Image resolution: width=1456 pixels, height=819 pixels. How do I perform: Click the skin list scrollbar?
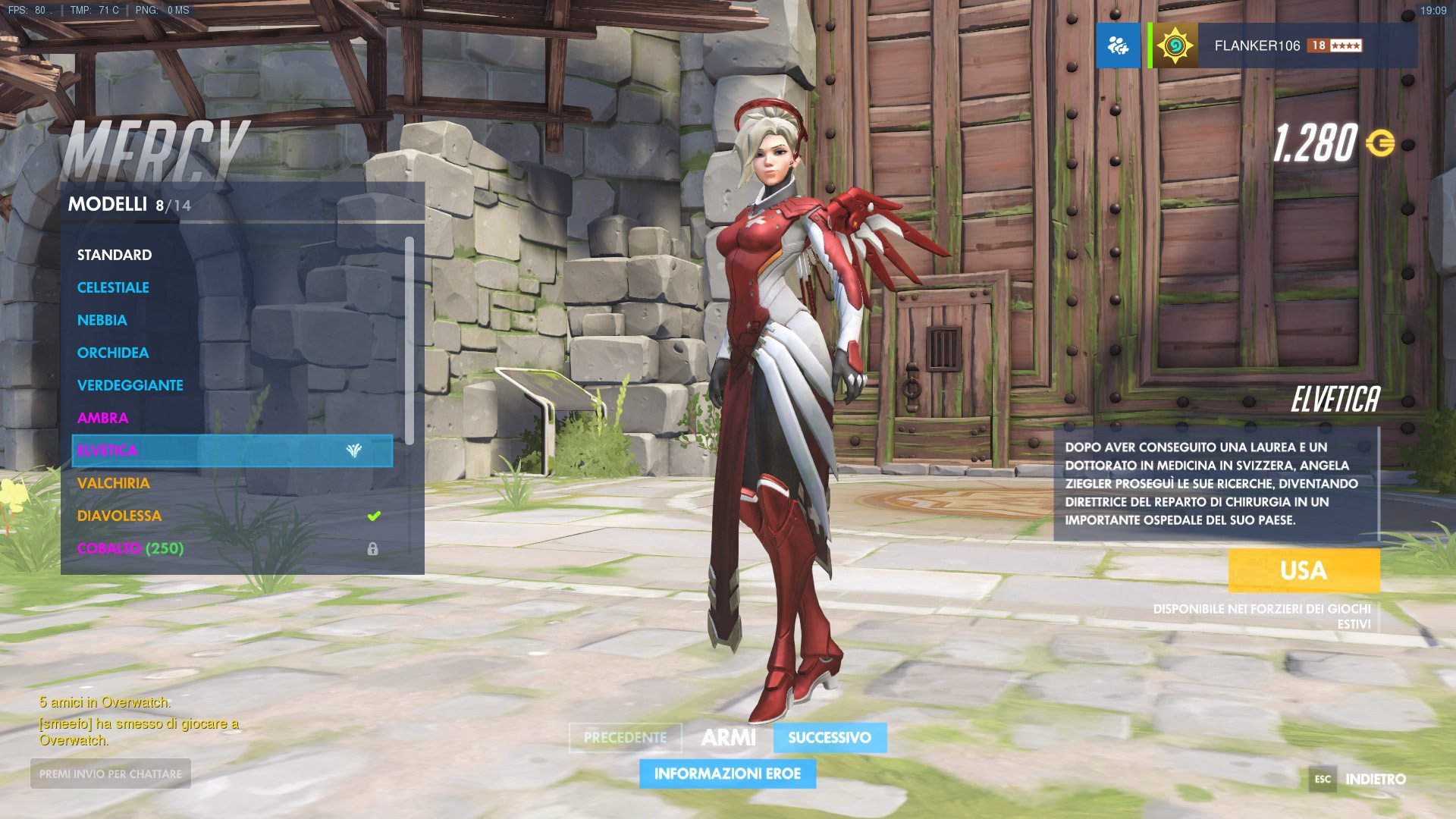click(409, 341)
